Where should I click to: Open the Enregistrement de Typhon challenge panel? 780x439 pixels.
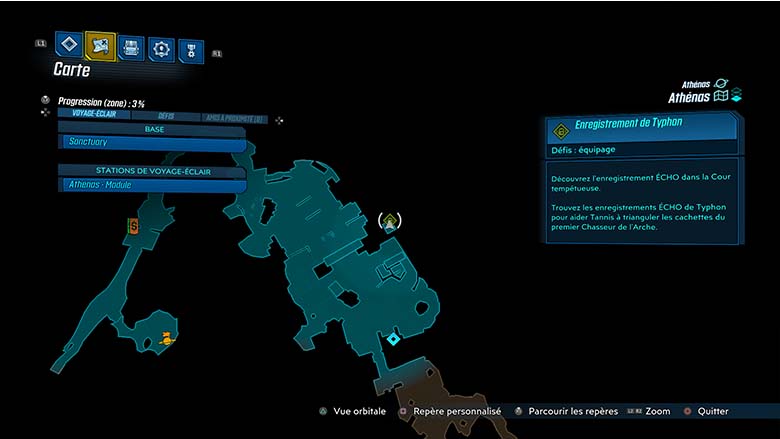[642, 128]
